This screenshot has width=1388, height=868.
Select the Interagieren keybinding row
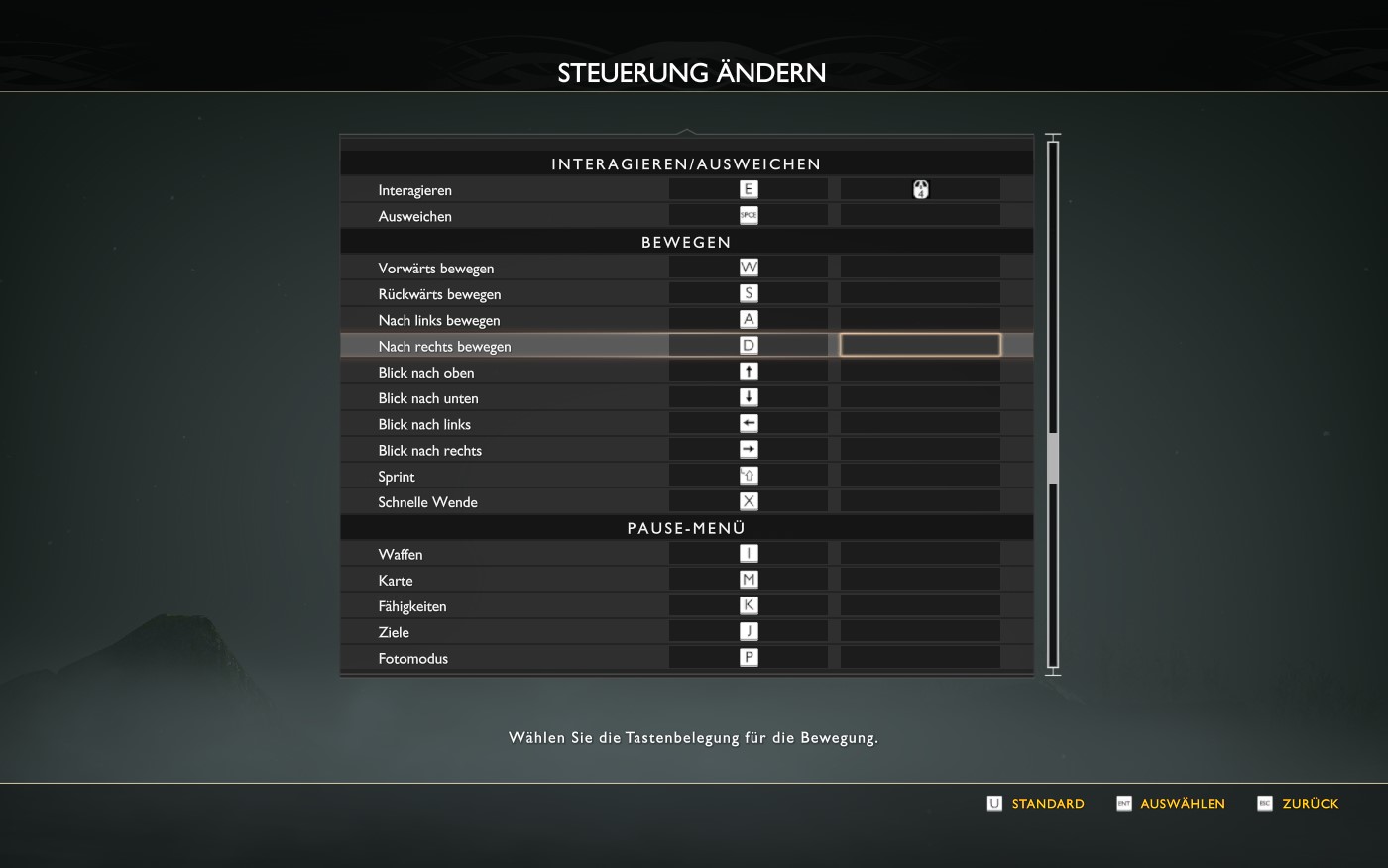click(x=415, y=190)
